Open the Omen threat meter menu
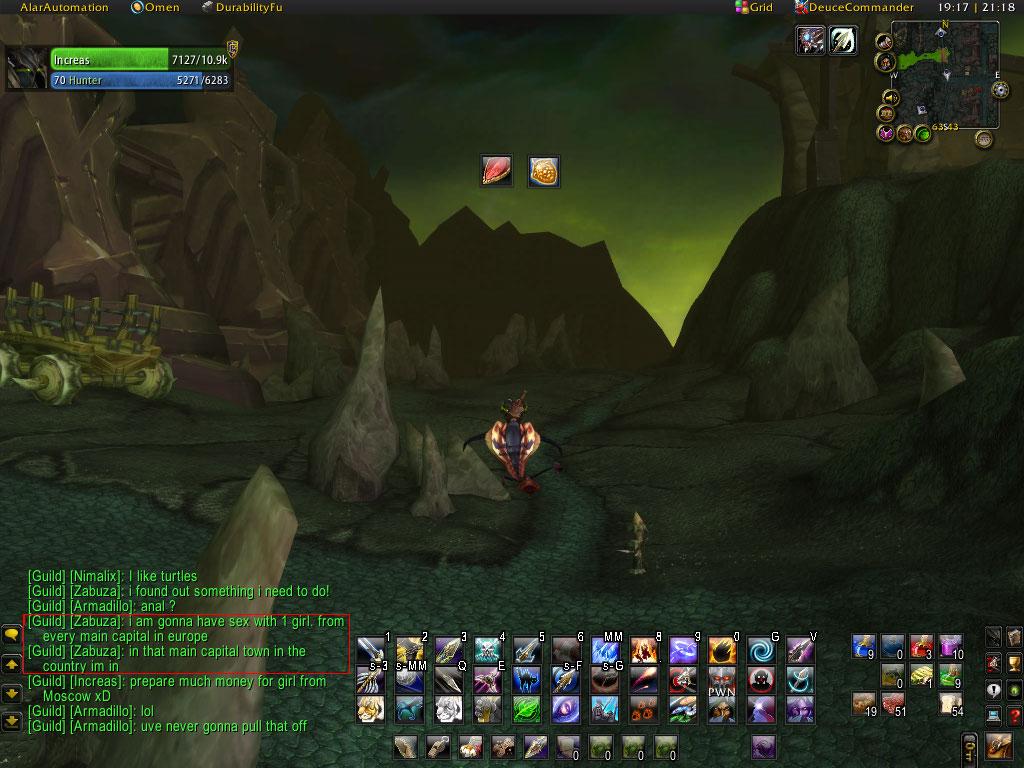 coord(155,8)
